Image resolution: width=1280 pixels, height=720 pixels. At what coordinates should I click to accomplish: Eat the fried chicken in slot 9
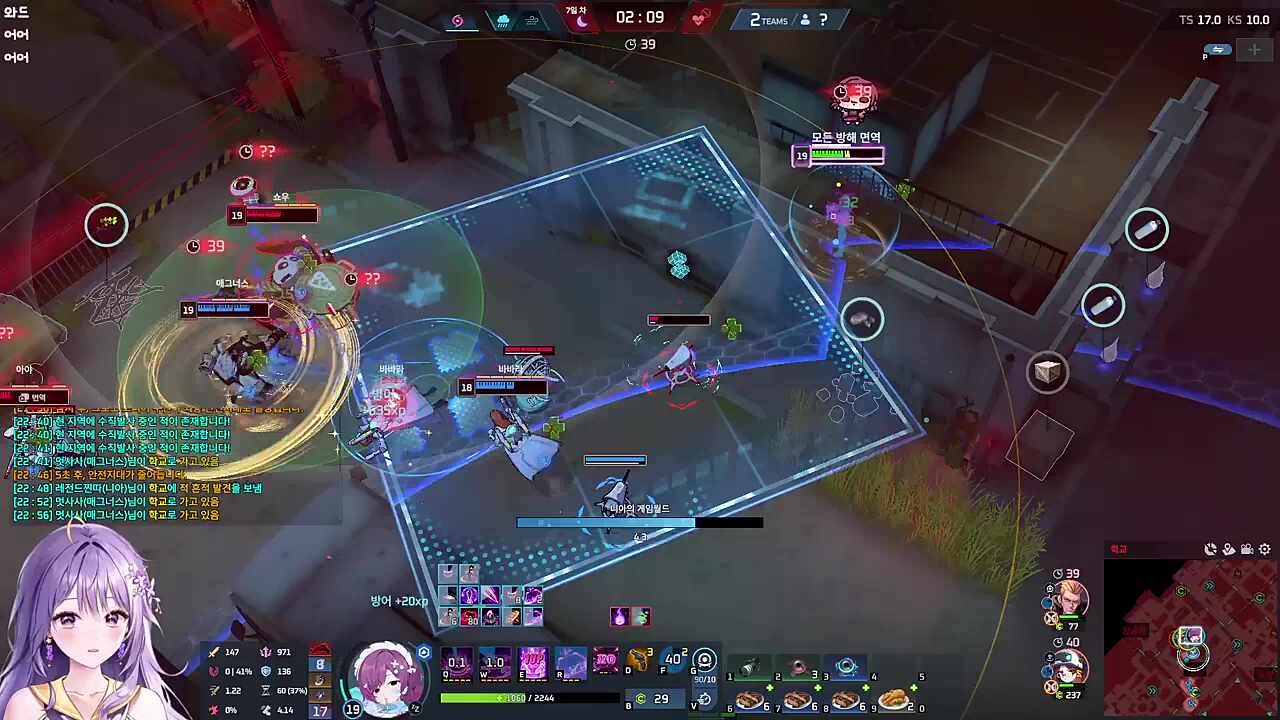(894, 699)
